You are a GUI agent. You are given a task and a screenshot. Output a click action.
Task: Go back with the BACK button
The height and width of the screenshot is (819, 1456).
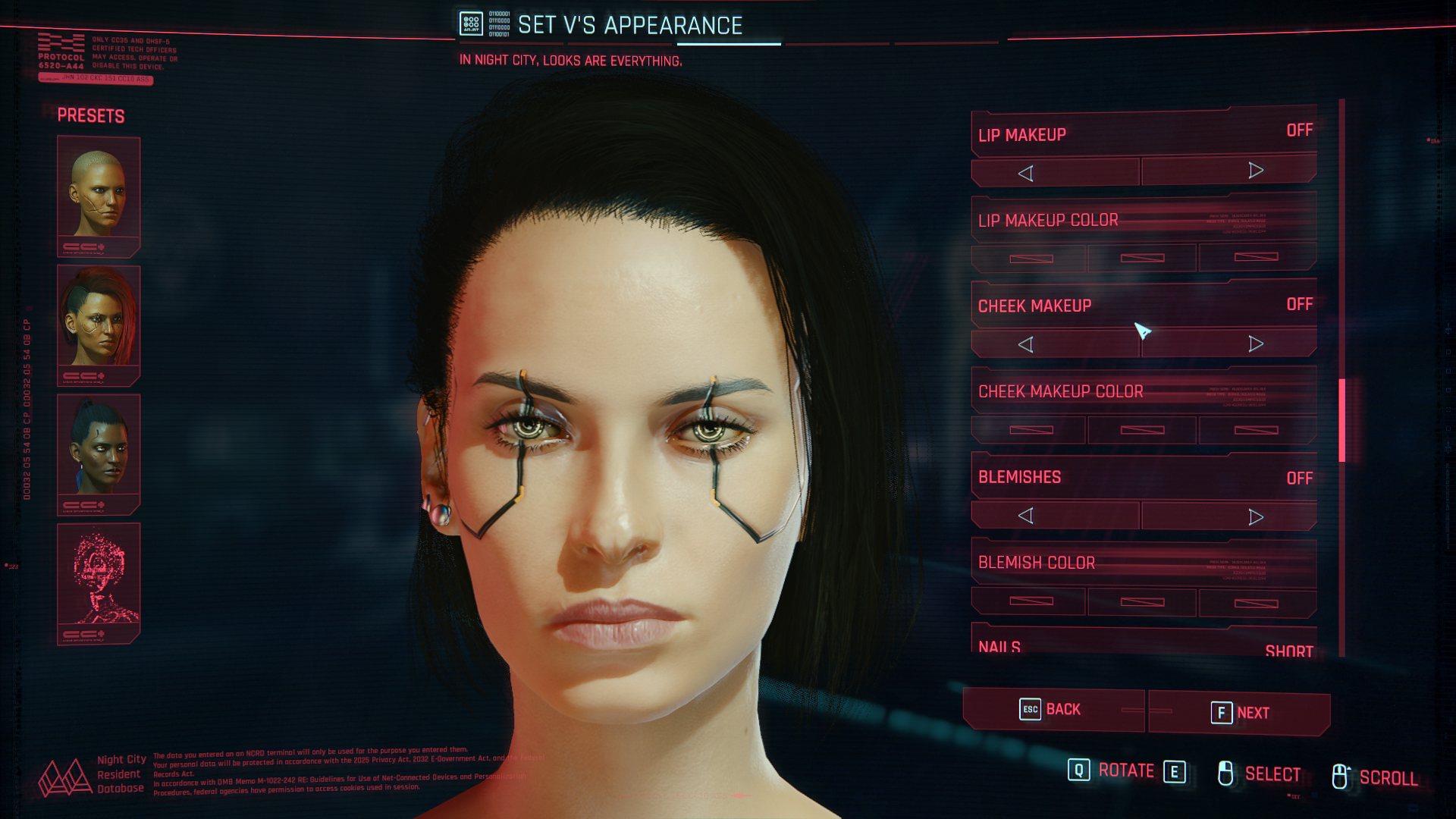coord(1053,710)
